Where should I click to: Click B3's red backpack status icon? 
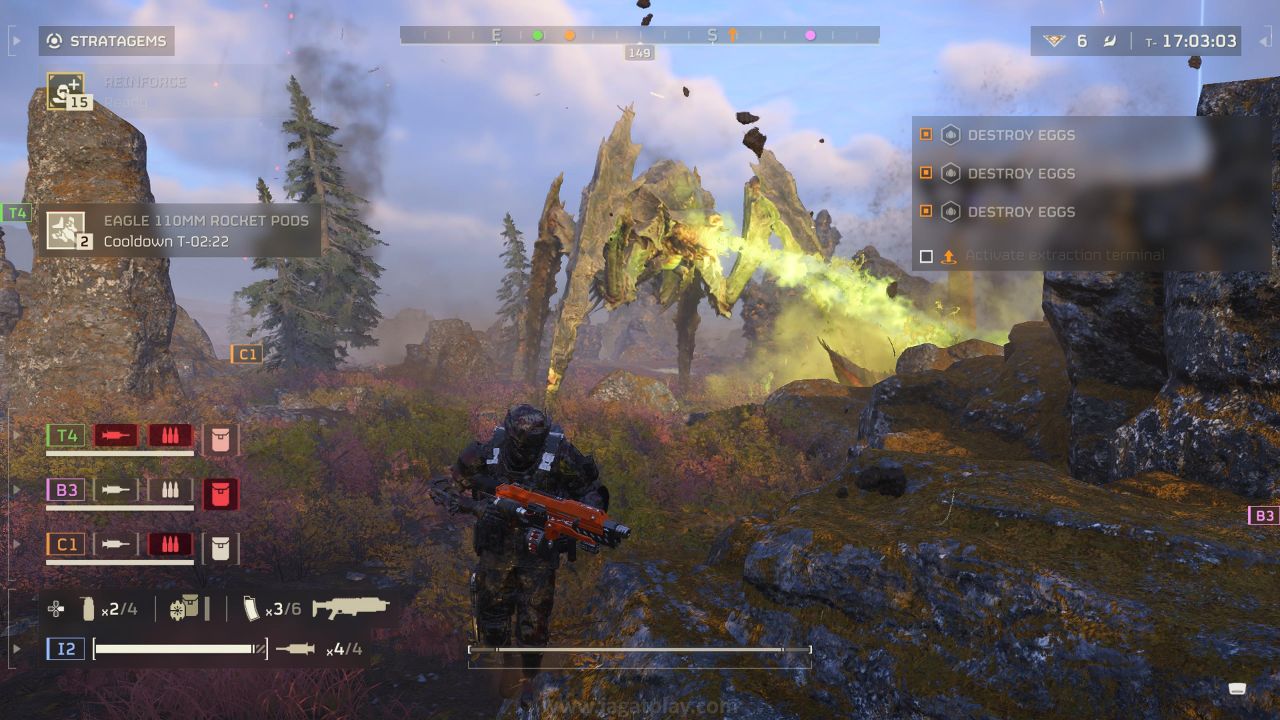220,491
